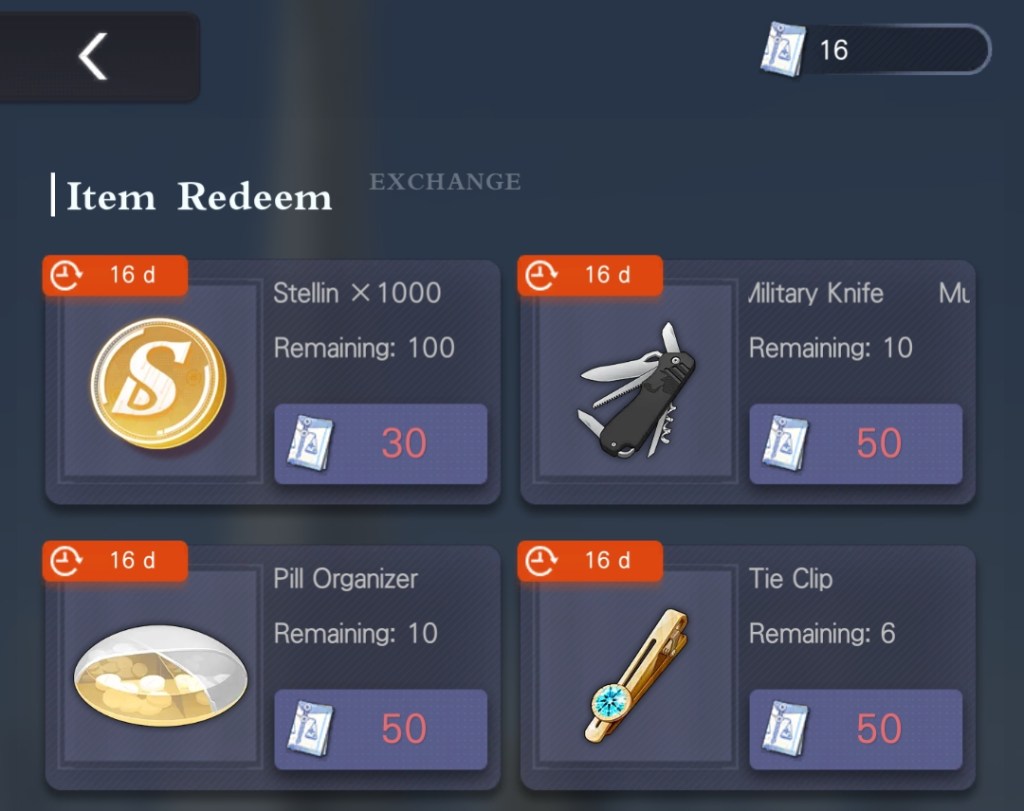Screen dimensions: 1024x811
Task: Select the Military Knife item icon
Action: [x=636, y=390]
